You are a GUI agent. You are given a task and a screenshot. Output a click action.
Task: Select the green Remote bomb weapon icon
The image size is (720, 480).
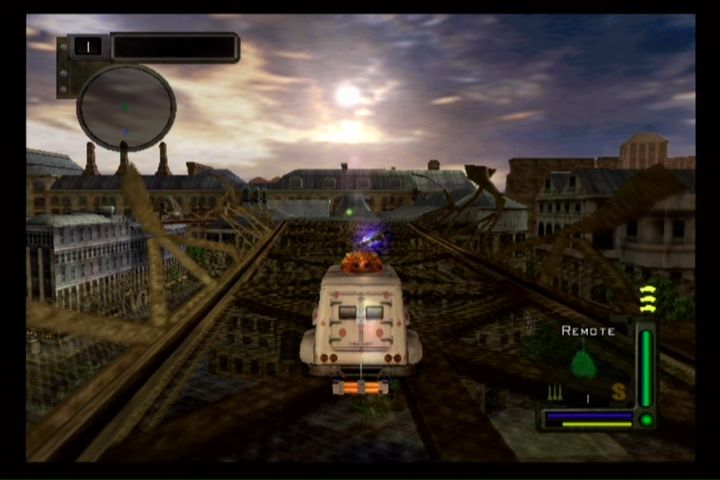583,362
